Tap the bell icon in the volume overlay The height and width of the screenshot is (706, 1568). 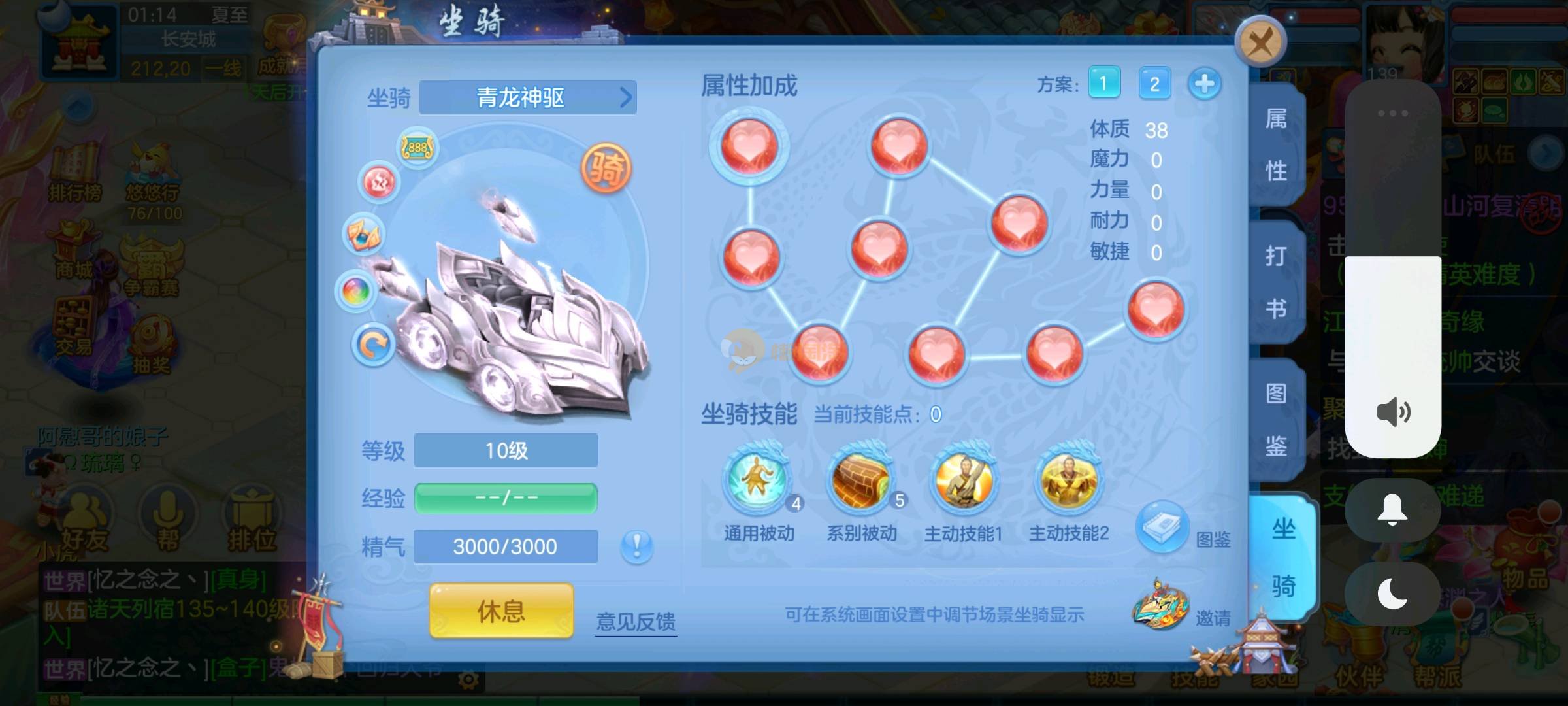(x=1392, y=510)
